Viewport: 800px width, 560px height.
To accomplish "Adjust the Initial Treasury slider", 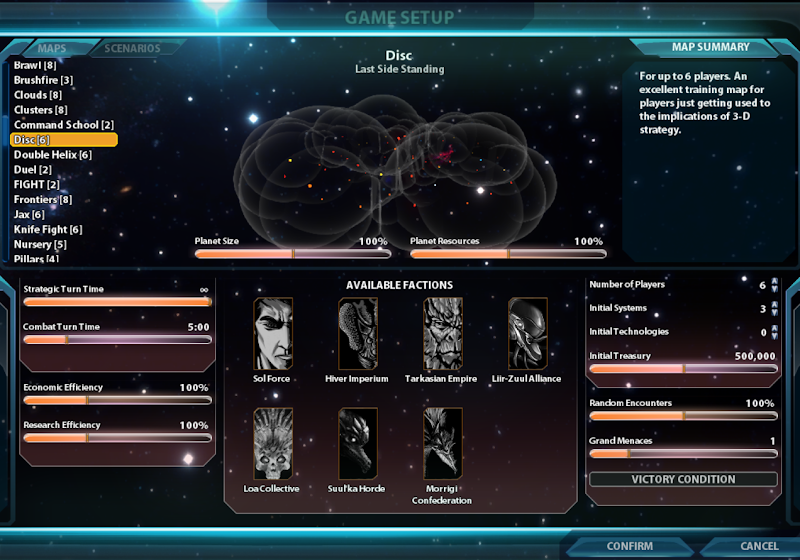I will point(683,369).
